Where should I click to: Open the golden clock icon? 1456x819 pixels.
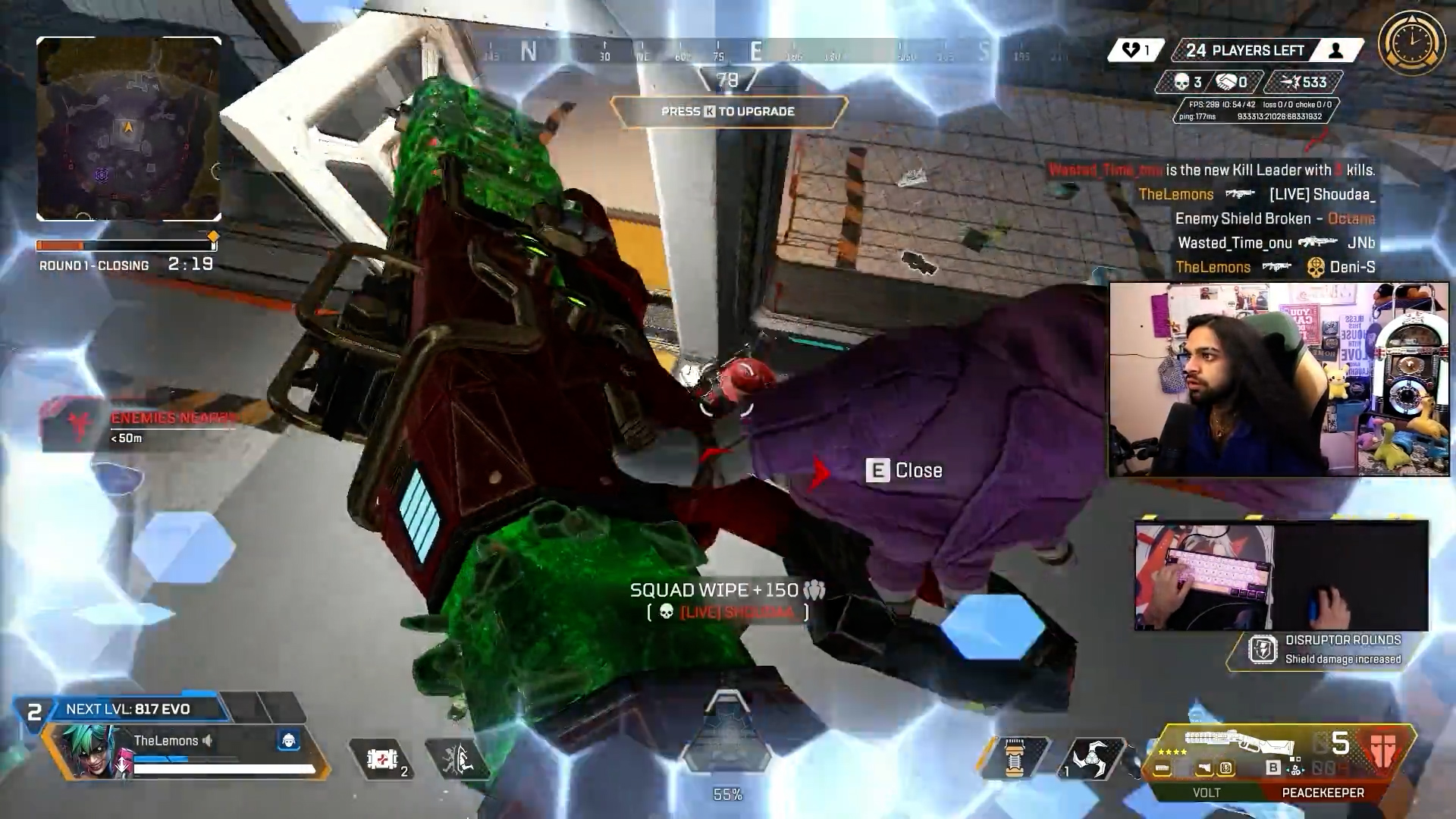coord(1411,42)
